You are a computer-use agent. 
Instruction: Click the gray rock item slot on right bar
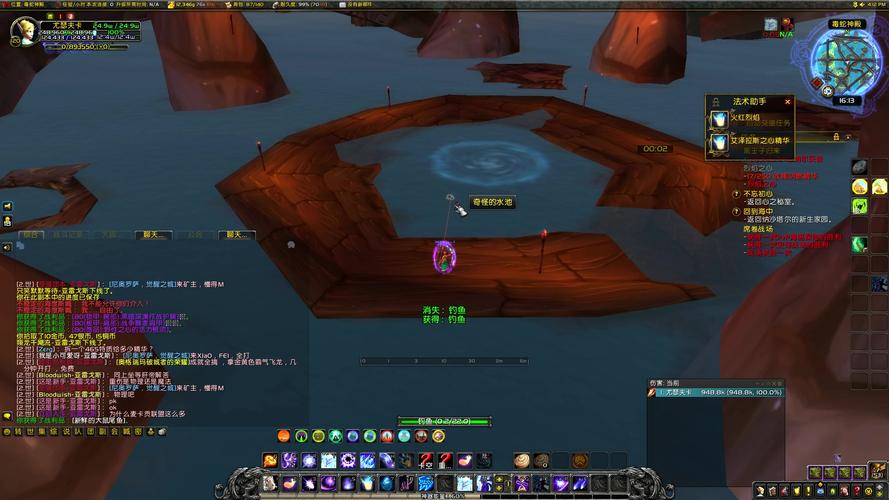click(859, 165)
